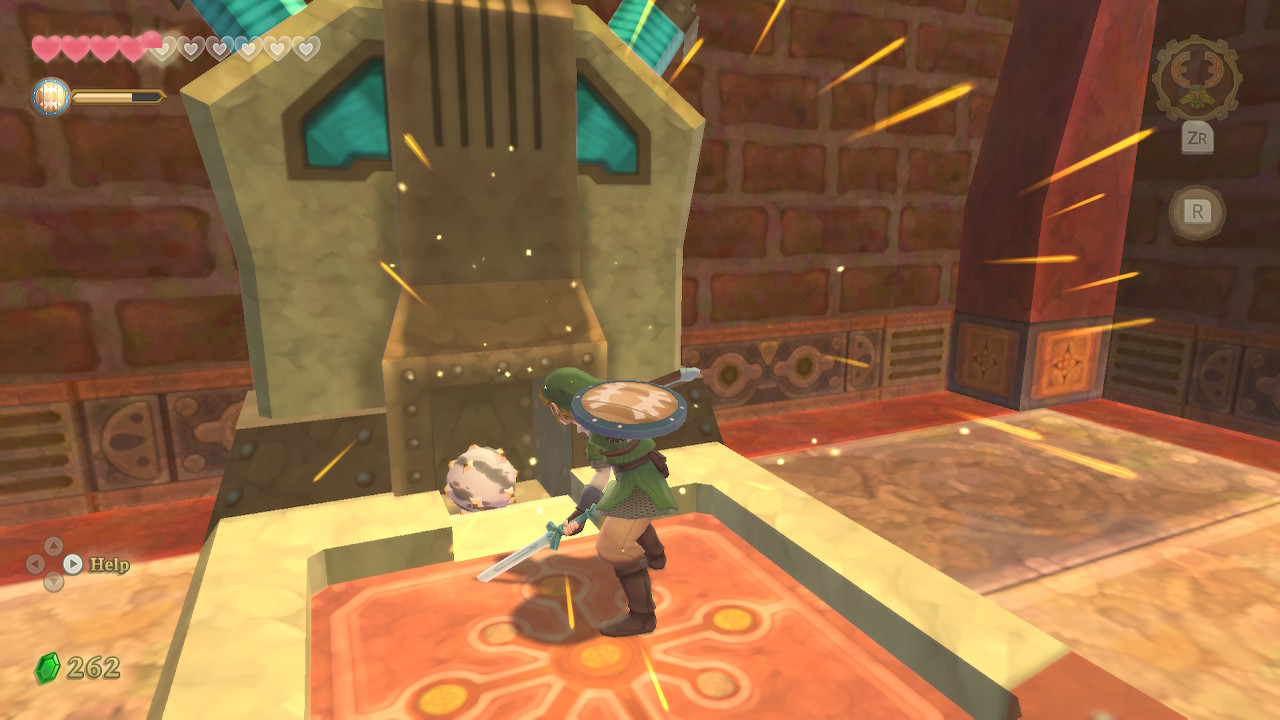Open the Help prompt label
Viewport: 1280px width, 720px height.
tap(108, 565)
